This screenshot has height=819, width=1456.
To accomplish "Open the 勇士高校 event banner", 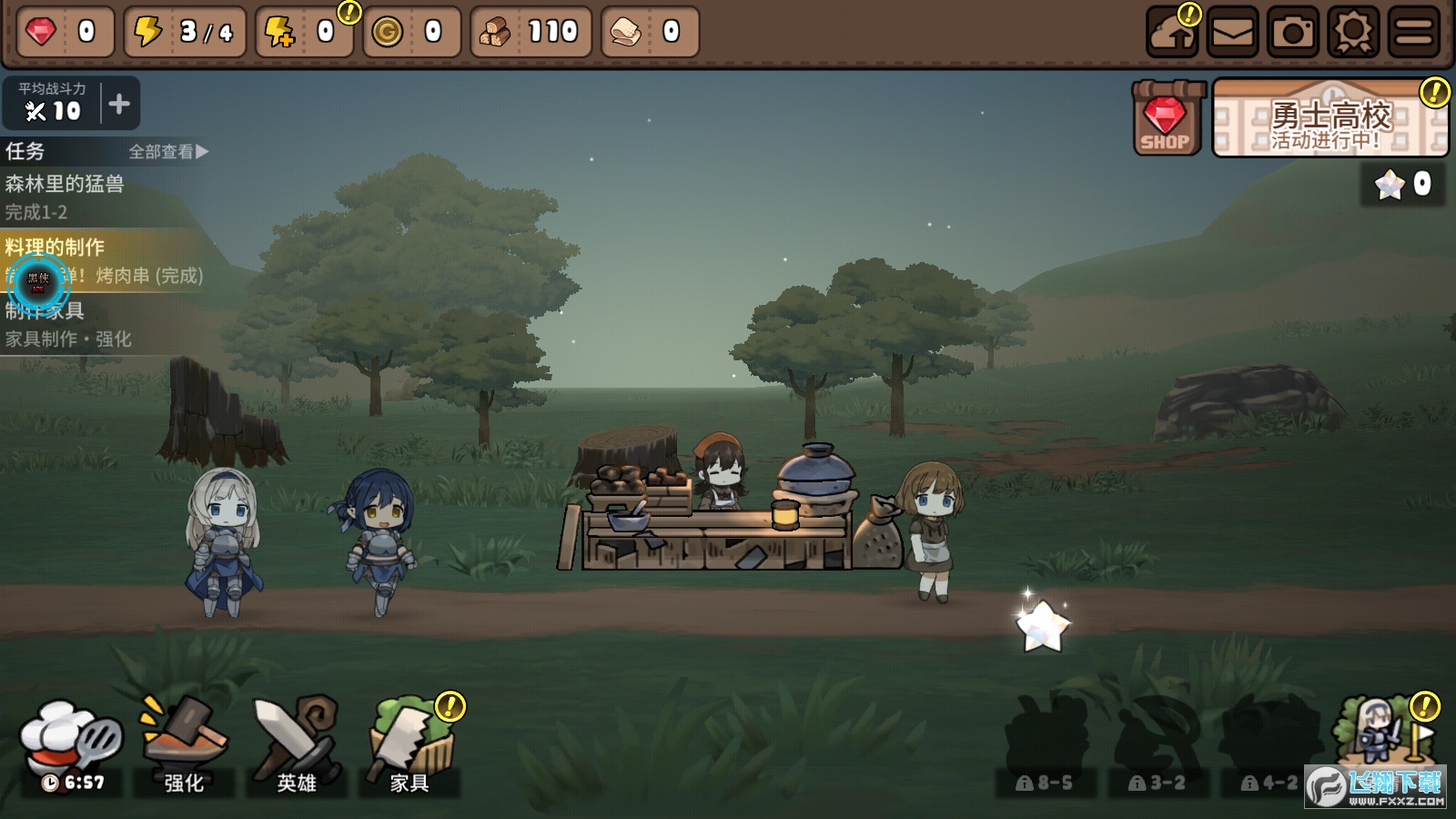I will tap(1330, 119).
